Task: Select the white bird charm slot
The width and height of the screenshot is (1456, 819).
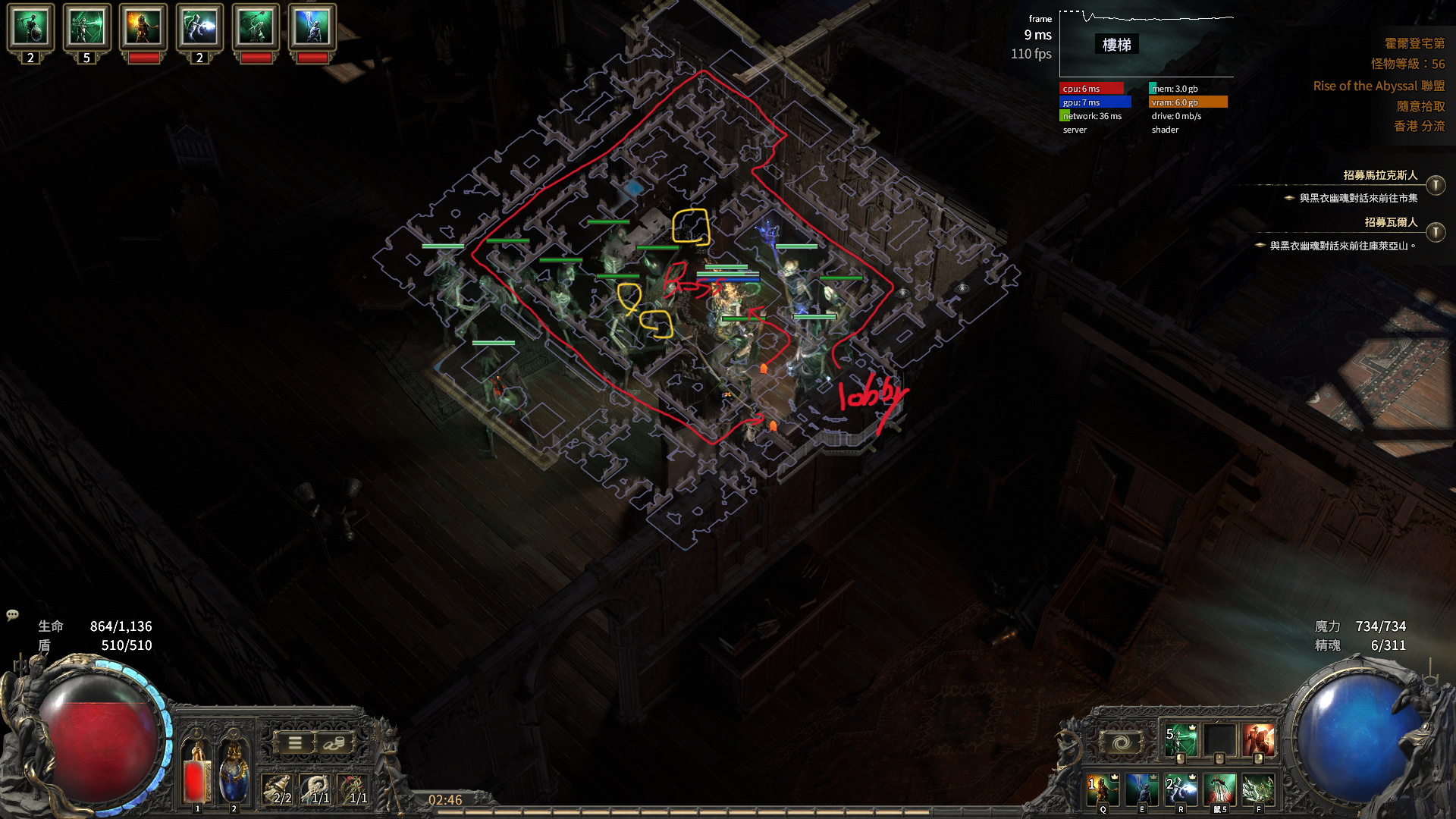Action: point(317,789)
